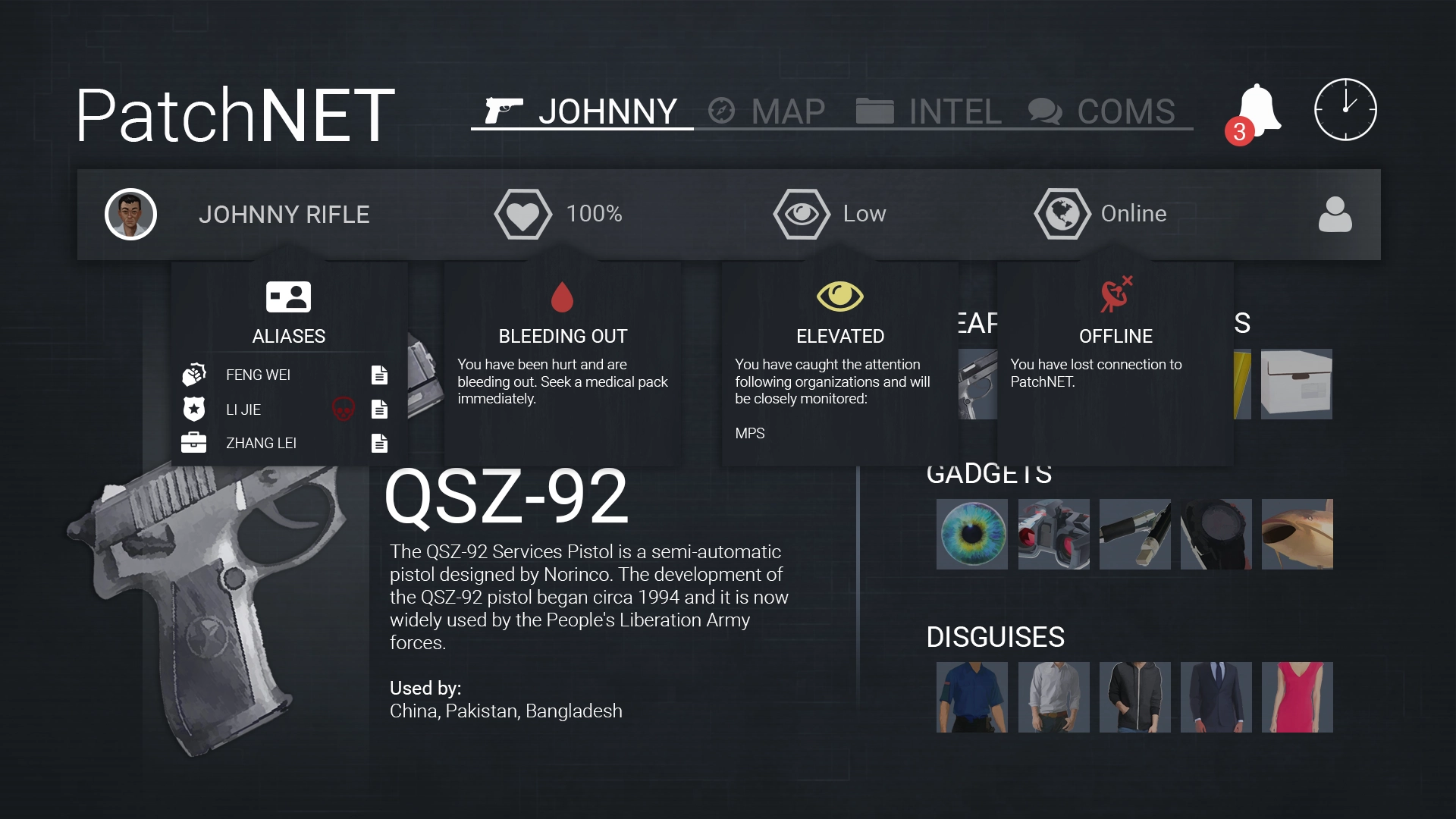The image size is (1456, 819).
Task: Open the JOHNNY tab
Action: [582, 111]
